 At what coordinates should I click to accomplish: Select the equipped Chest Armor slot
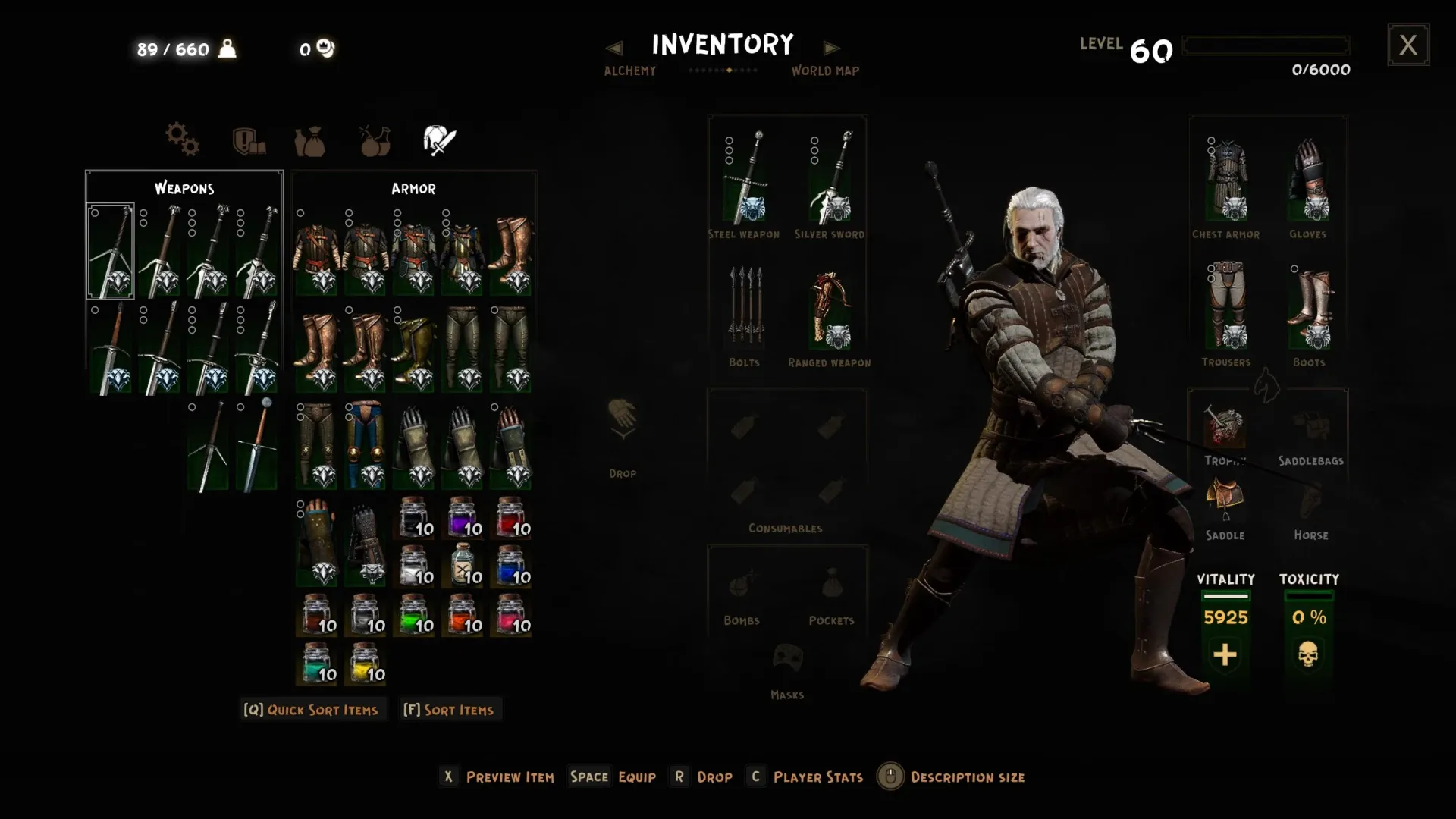[1226, 180]
